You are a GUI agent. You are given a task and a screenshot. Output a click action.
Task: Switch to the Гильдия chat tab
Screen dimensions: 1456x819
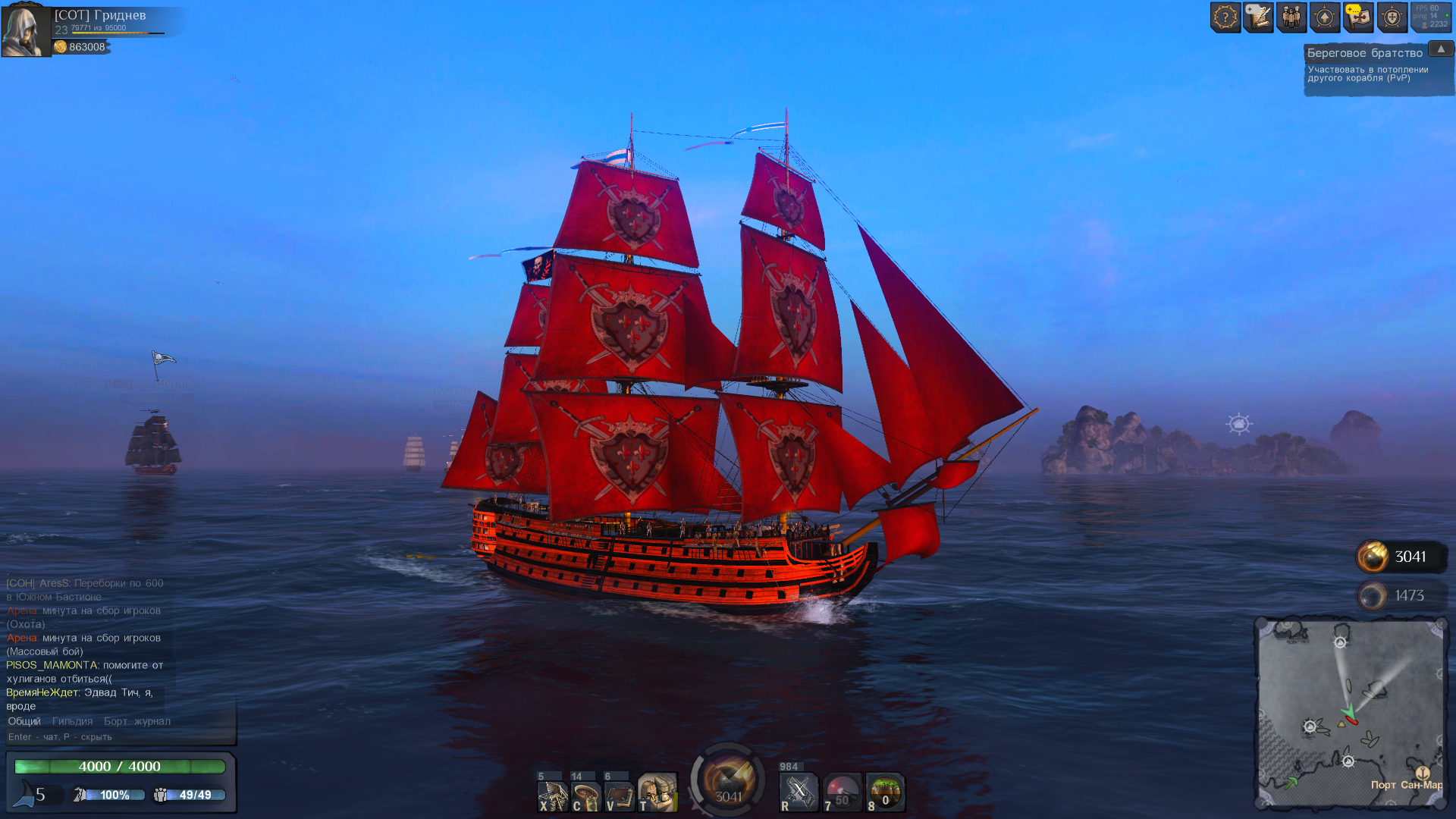click(74, 721)
